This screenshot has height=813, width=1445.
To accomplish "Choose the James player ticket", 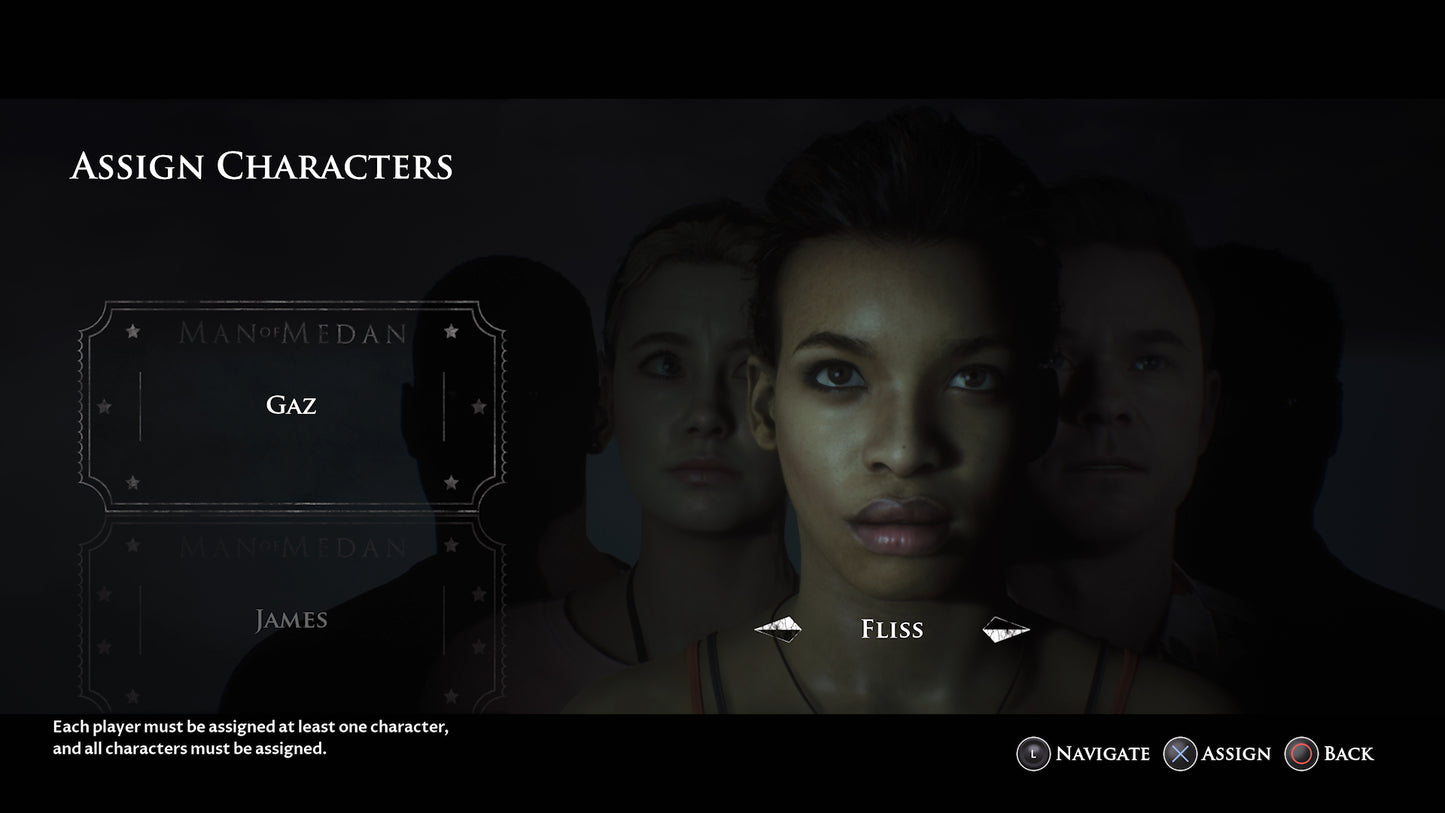I will tap(291, 620).
